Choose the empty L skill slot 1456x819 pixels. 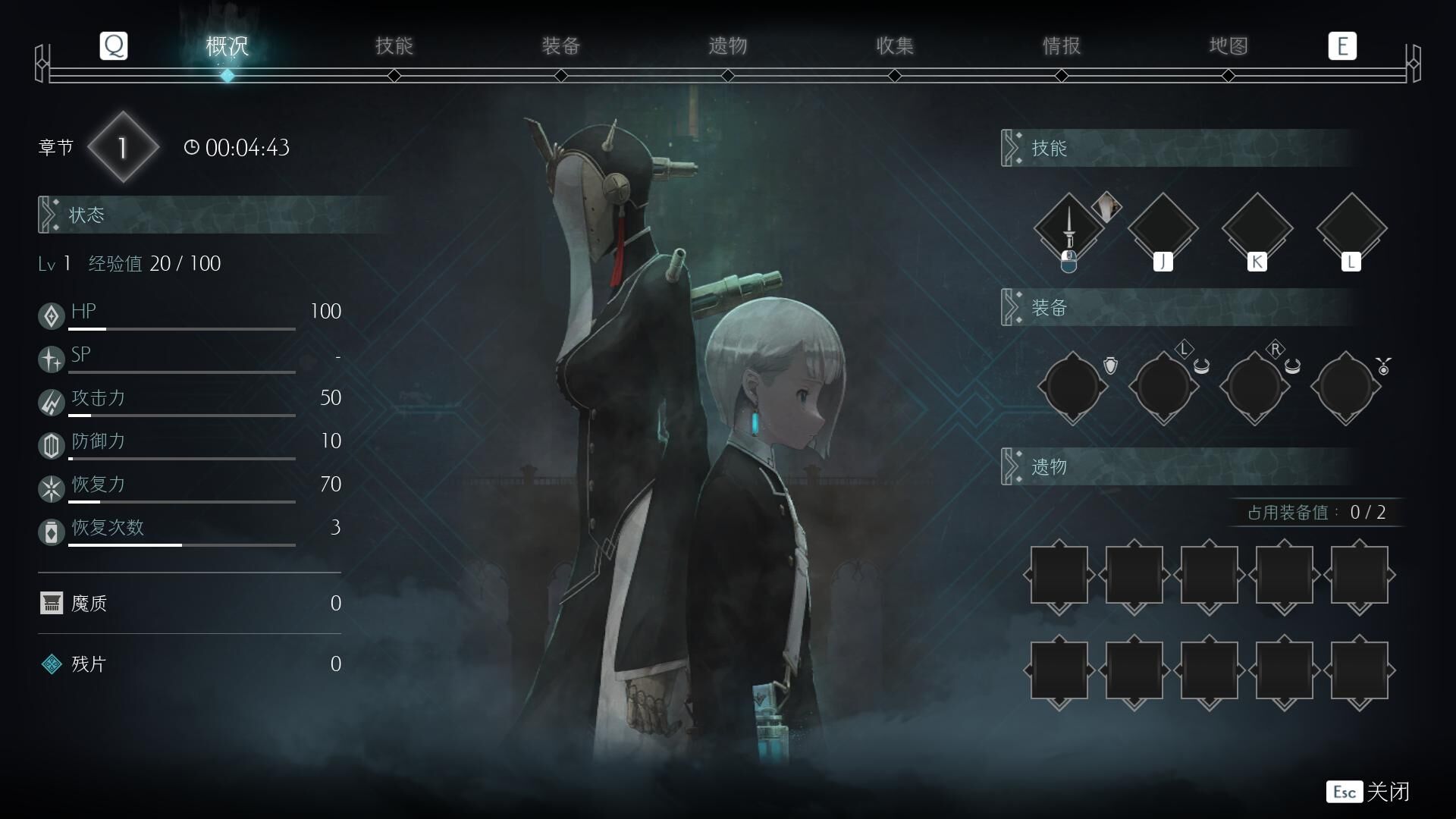point(1351,227)
